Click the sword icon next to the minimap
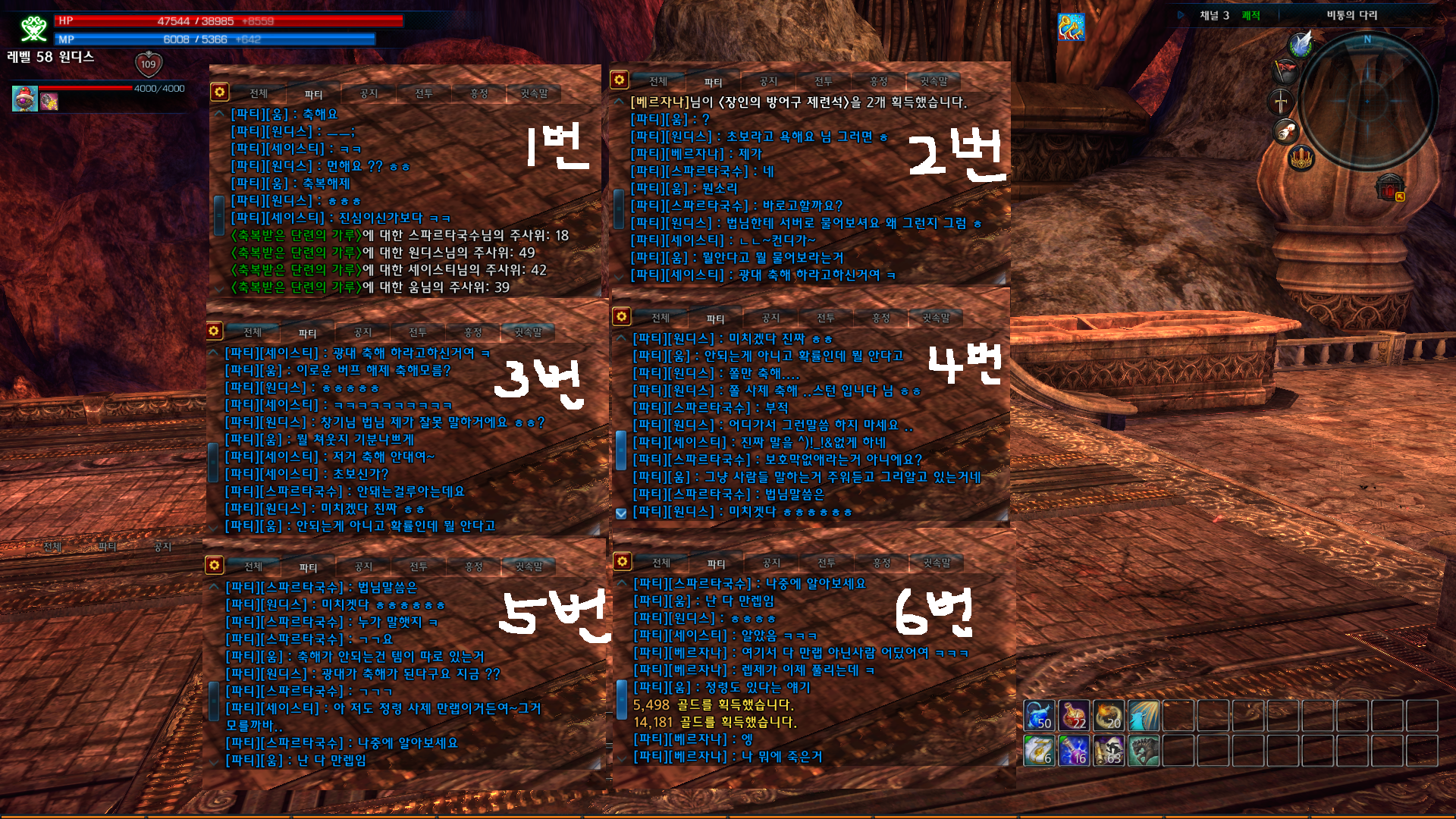1456x819 pixels. click(1280, 102)
